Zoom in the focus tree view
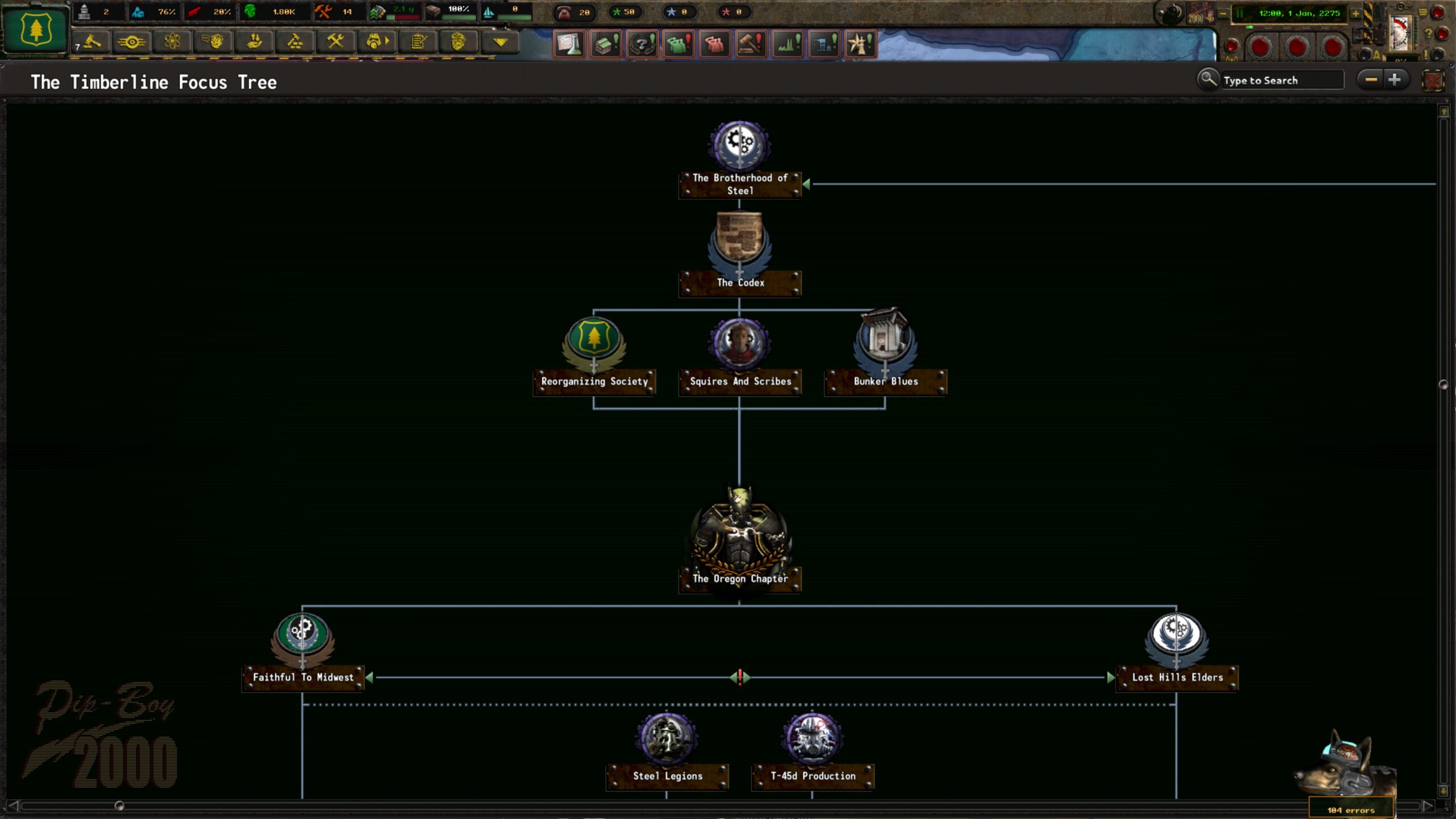This screenshot has width=1456, height=819. (1395, 80)
